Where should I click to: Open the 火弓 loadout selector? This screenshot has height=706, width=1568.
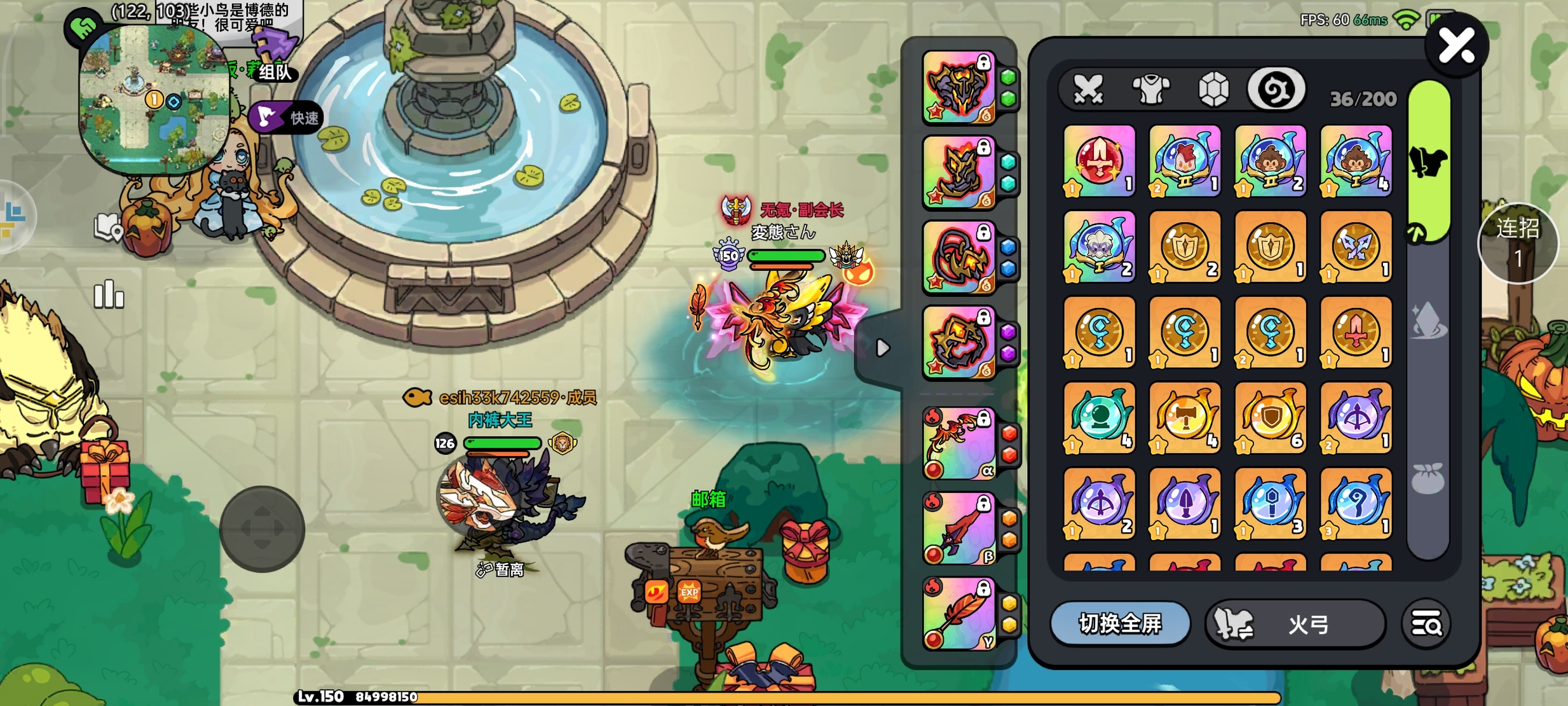(1295, 624)
